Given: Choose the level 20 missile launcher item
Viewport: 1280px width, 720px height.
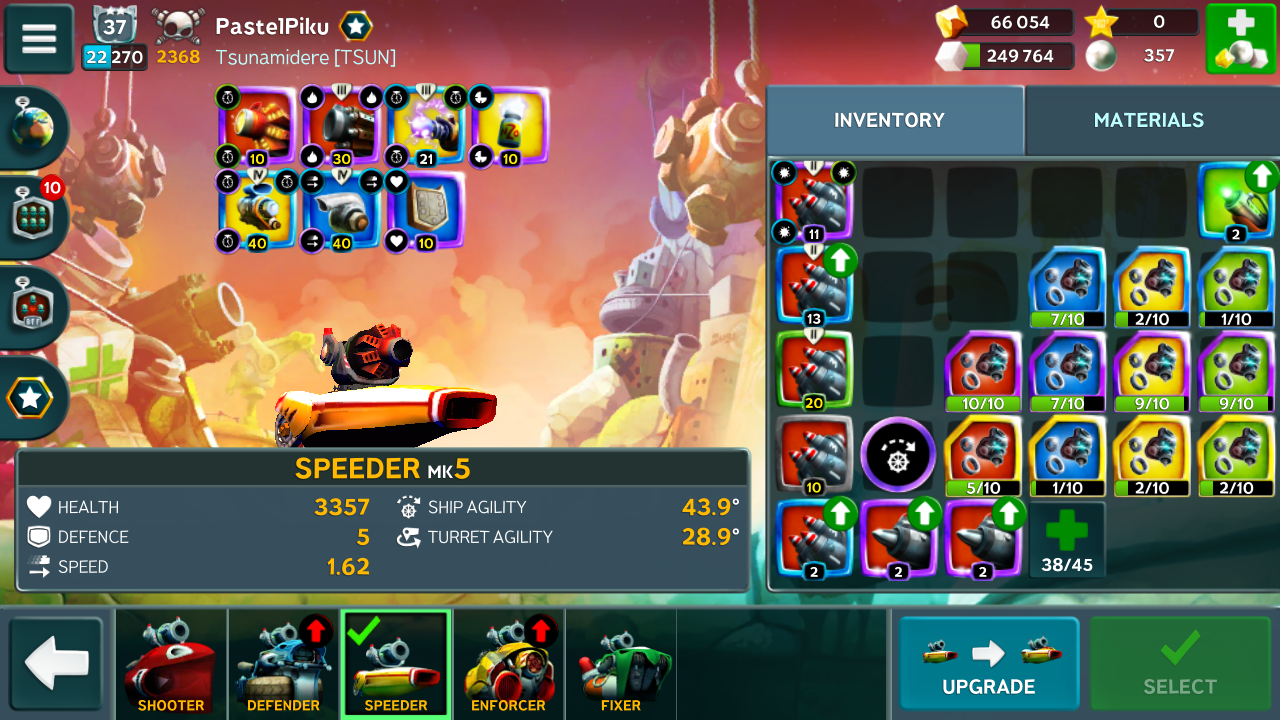Looking at the screenshot, I should pyautogui.click(x=813, y=371).
